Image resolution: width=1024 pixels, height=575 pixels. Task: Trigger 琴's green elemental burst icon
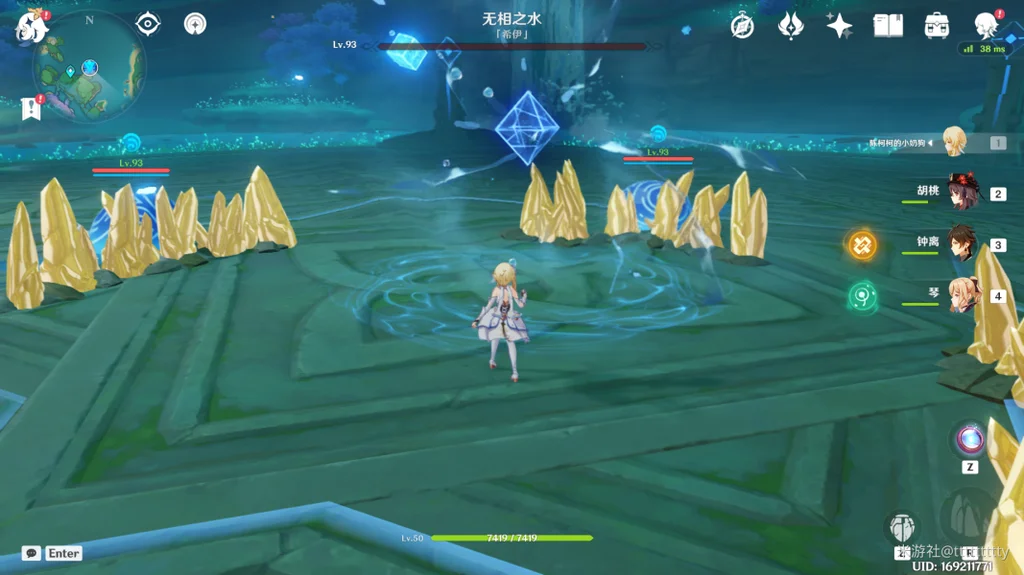[862, 296]
